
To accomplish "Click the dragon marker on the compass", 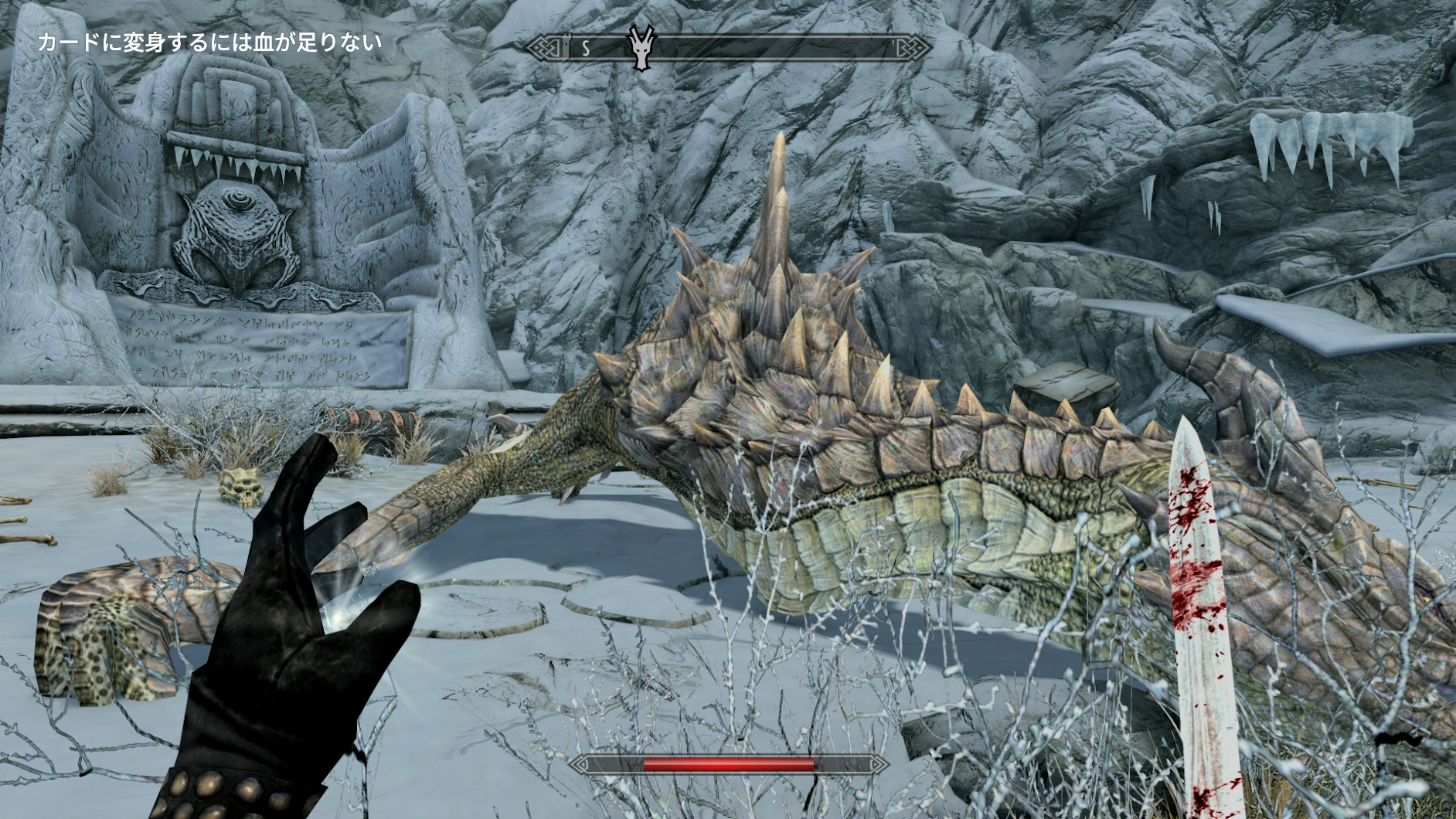I will pos(642,49).
